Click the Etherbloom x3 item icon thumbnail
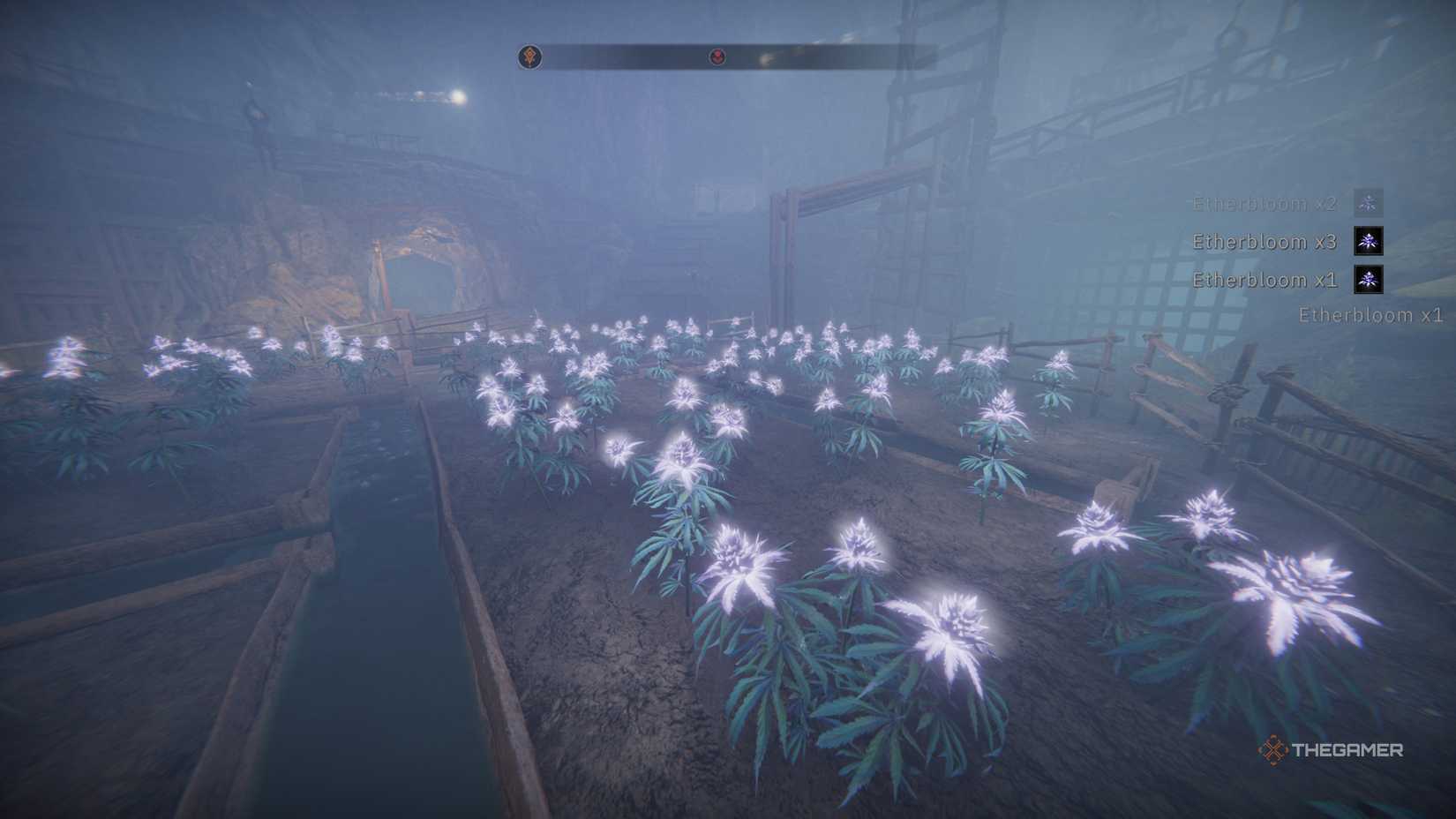 tap(1367, 241)
